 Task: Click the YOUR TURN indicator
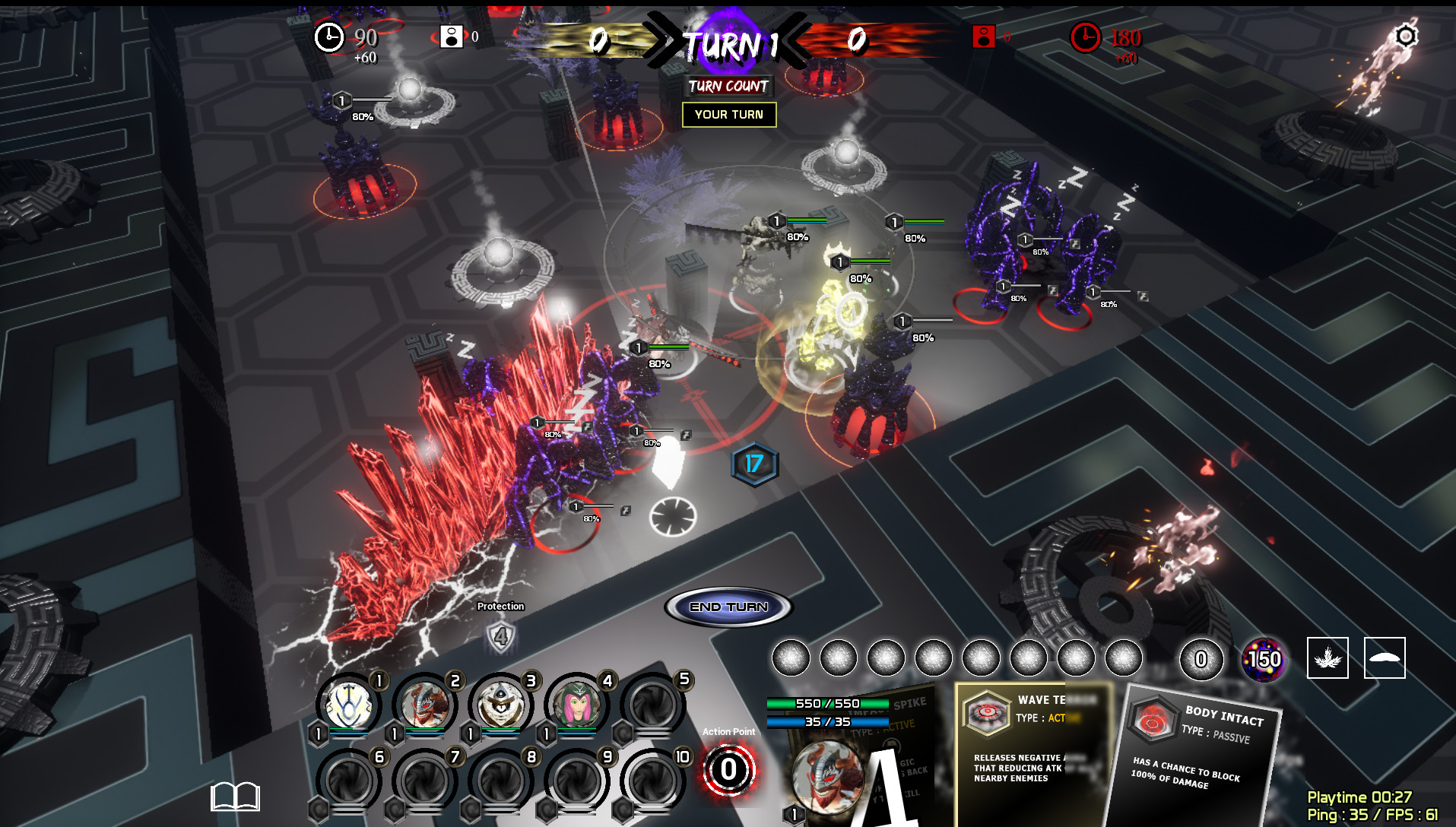click(728, 115)
